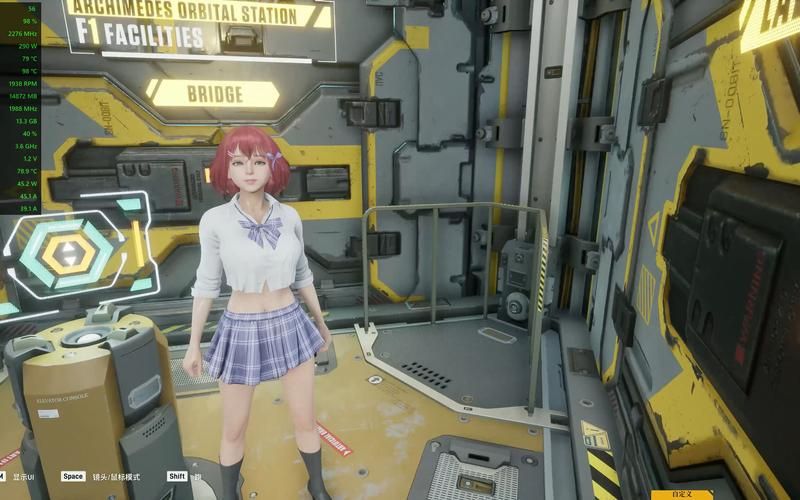
Task: Open the 自定义 customize button
Action: [x=681, y=494]
